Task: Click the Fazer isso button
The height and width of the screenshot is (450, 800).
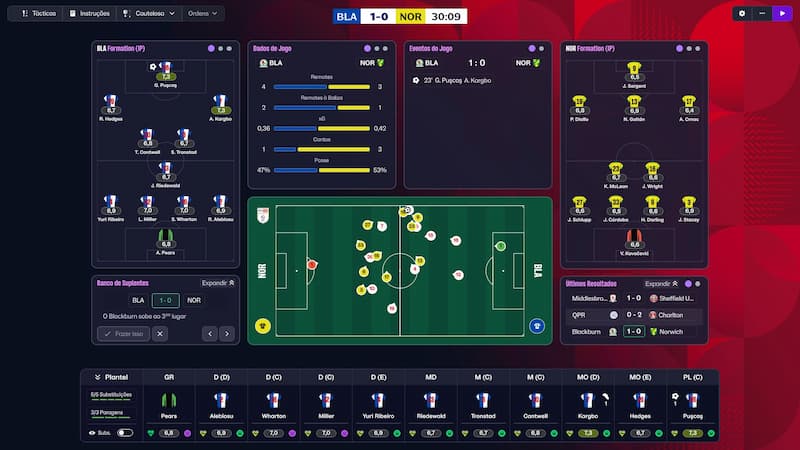Action: pyautogui.click(x=123, y=334)
